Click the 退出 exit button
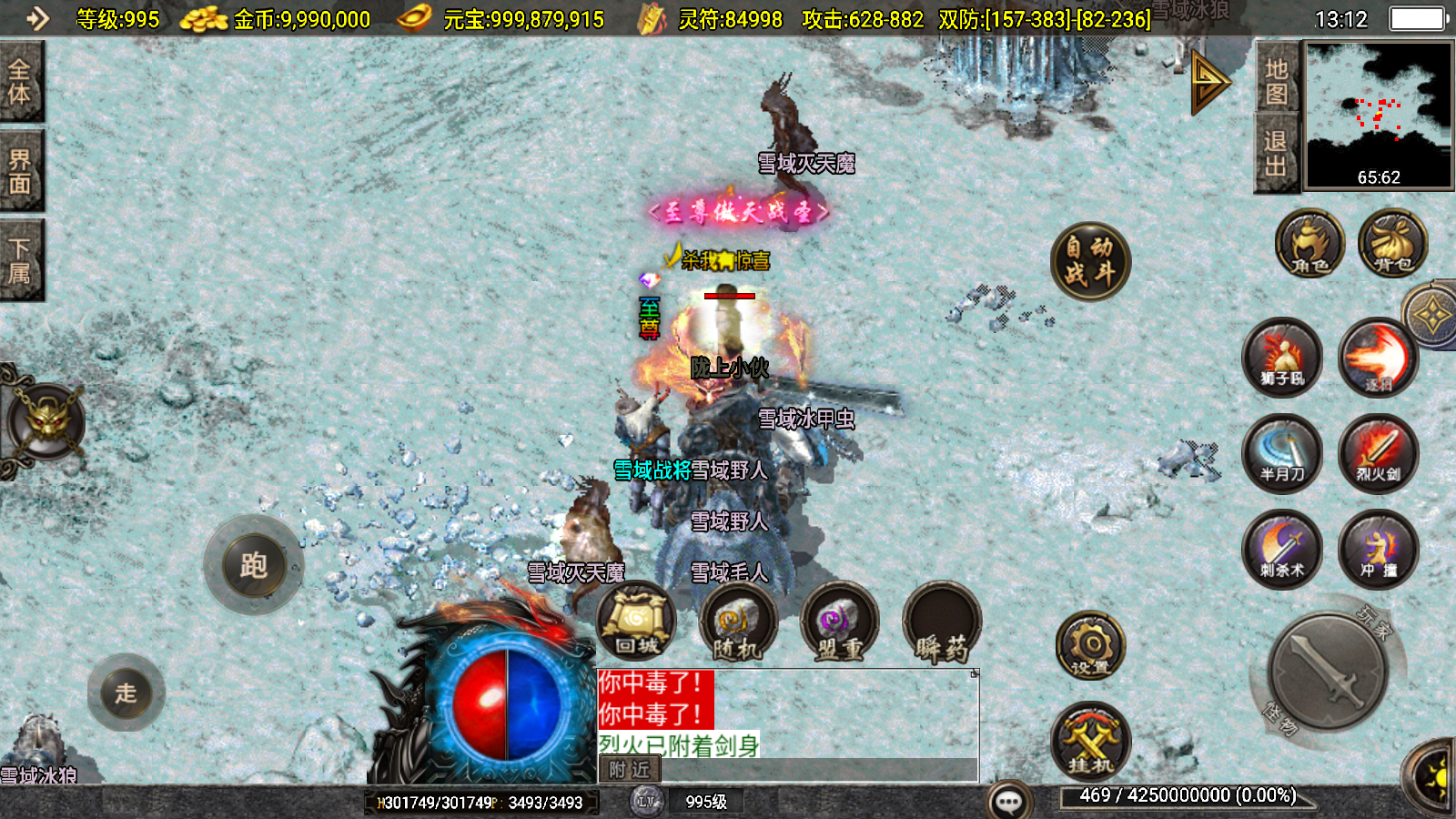The width and height of the screenshot is (1456, 819). (1276, 153)
